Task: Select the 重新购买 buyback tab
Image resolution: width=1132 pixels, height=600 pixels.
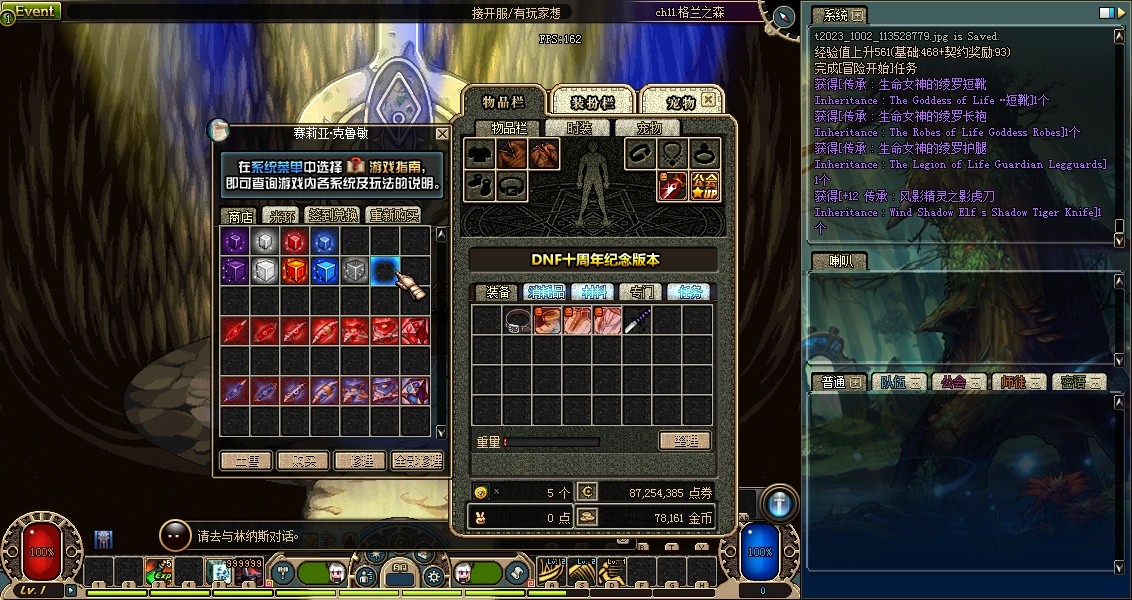Action: coord(393,215)
